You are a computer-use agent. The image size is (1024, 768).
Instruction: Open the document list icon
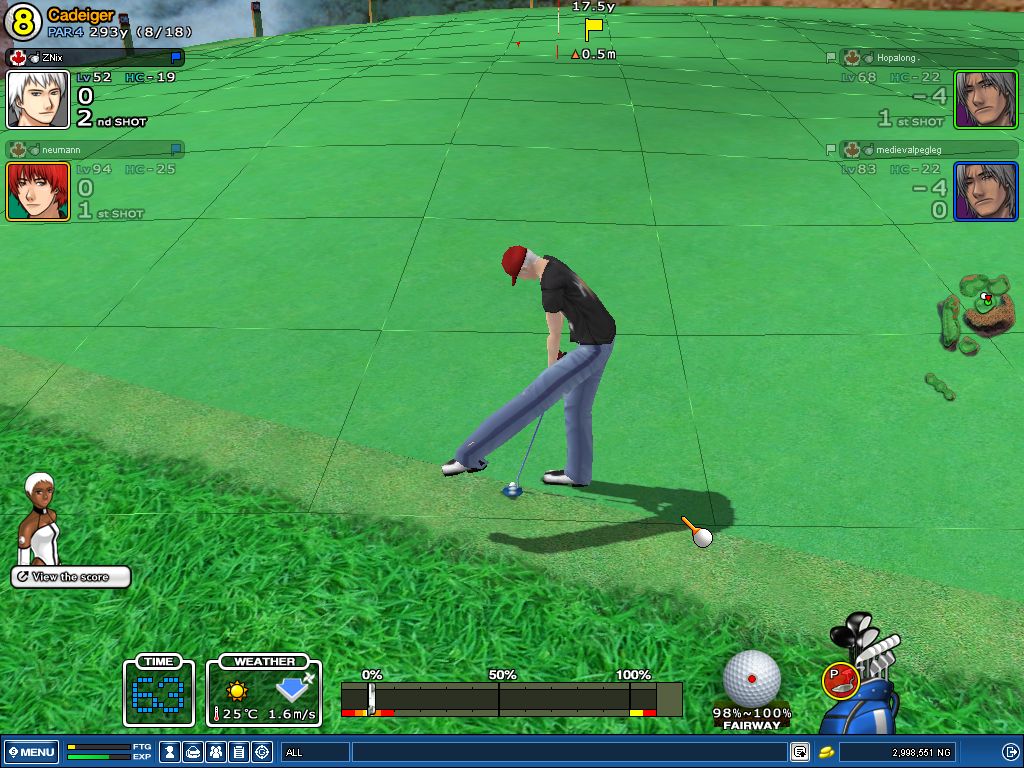coord(239,751)
